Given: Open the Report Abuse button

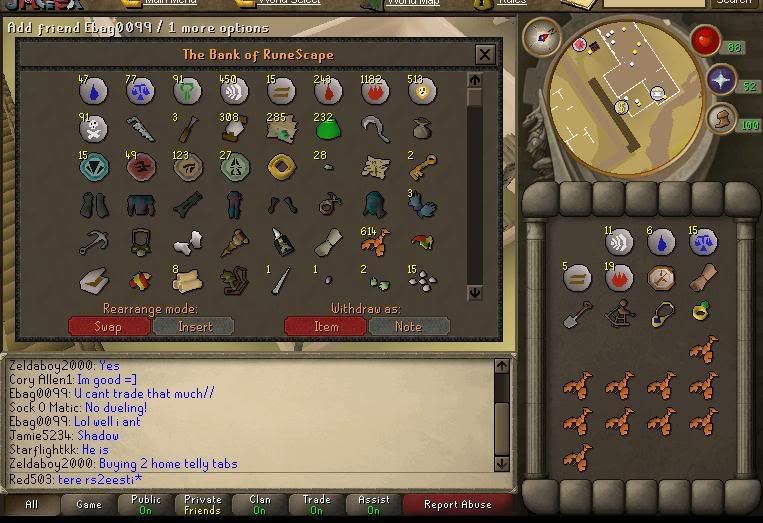Looking at the screenshot, I should coord(456,504).
